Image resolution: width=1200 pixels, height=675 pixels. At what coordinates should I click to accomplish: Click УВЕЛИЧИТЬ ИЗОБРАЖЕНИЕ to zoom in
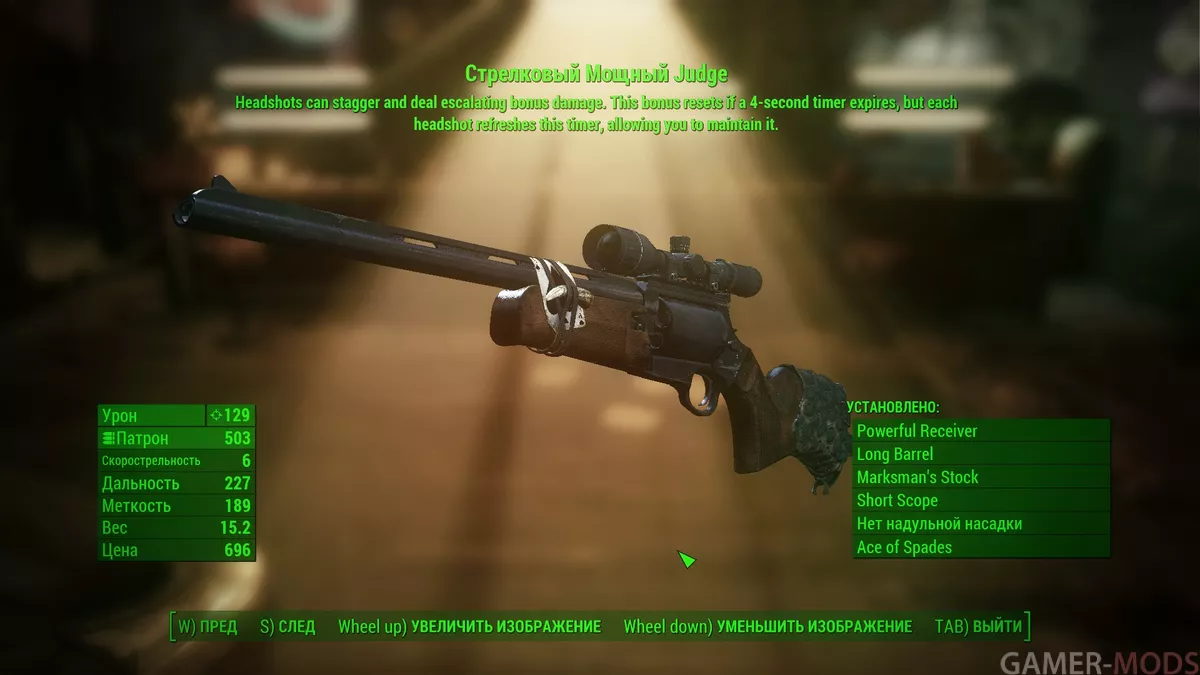click(469, 627)
